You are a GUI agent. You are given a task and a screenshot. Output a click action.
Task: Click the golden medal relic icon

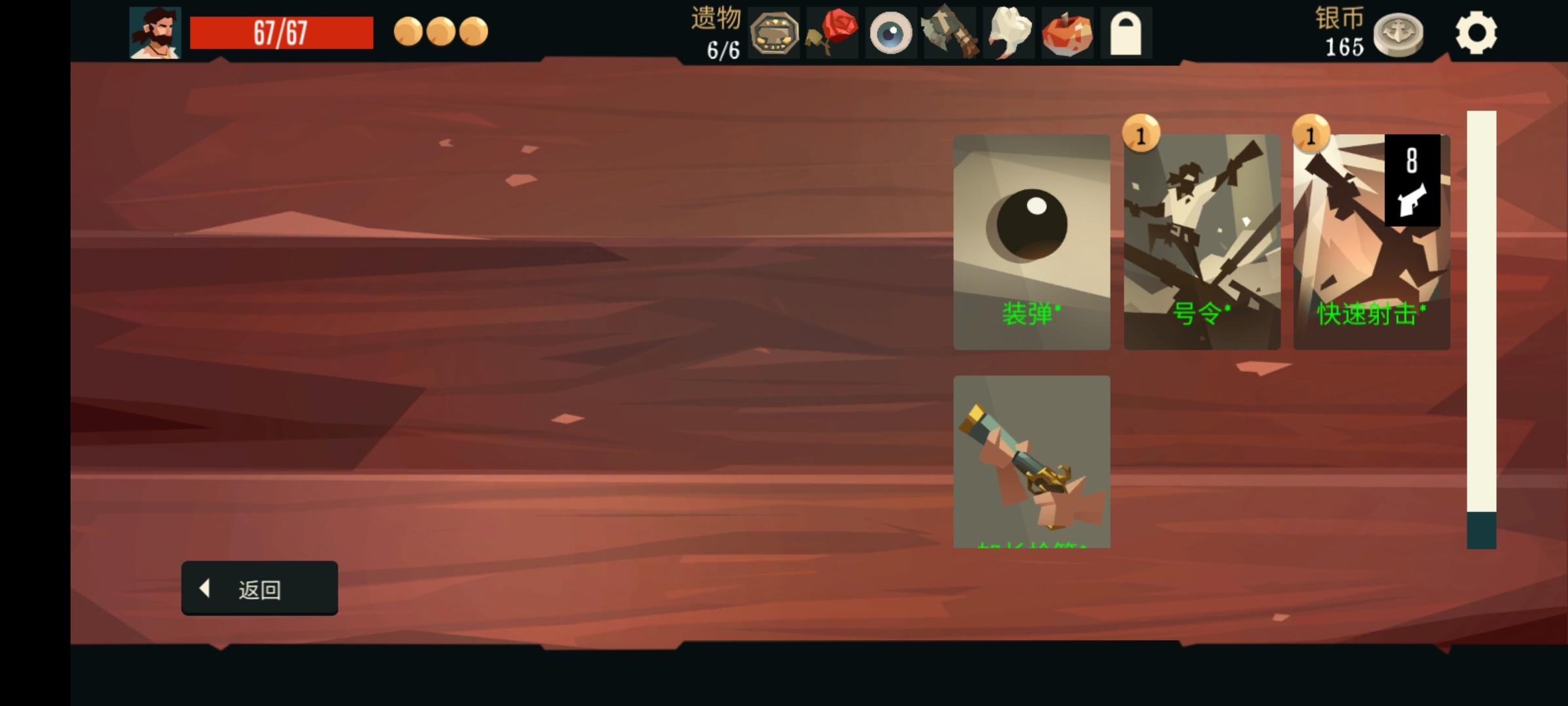click(775, 31)
